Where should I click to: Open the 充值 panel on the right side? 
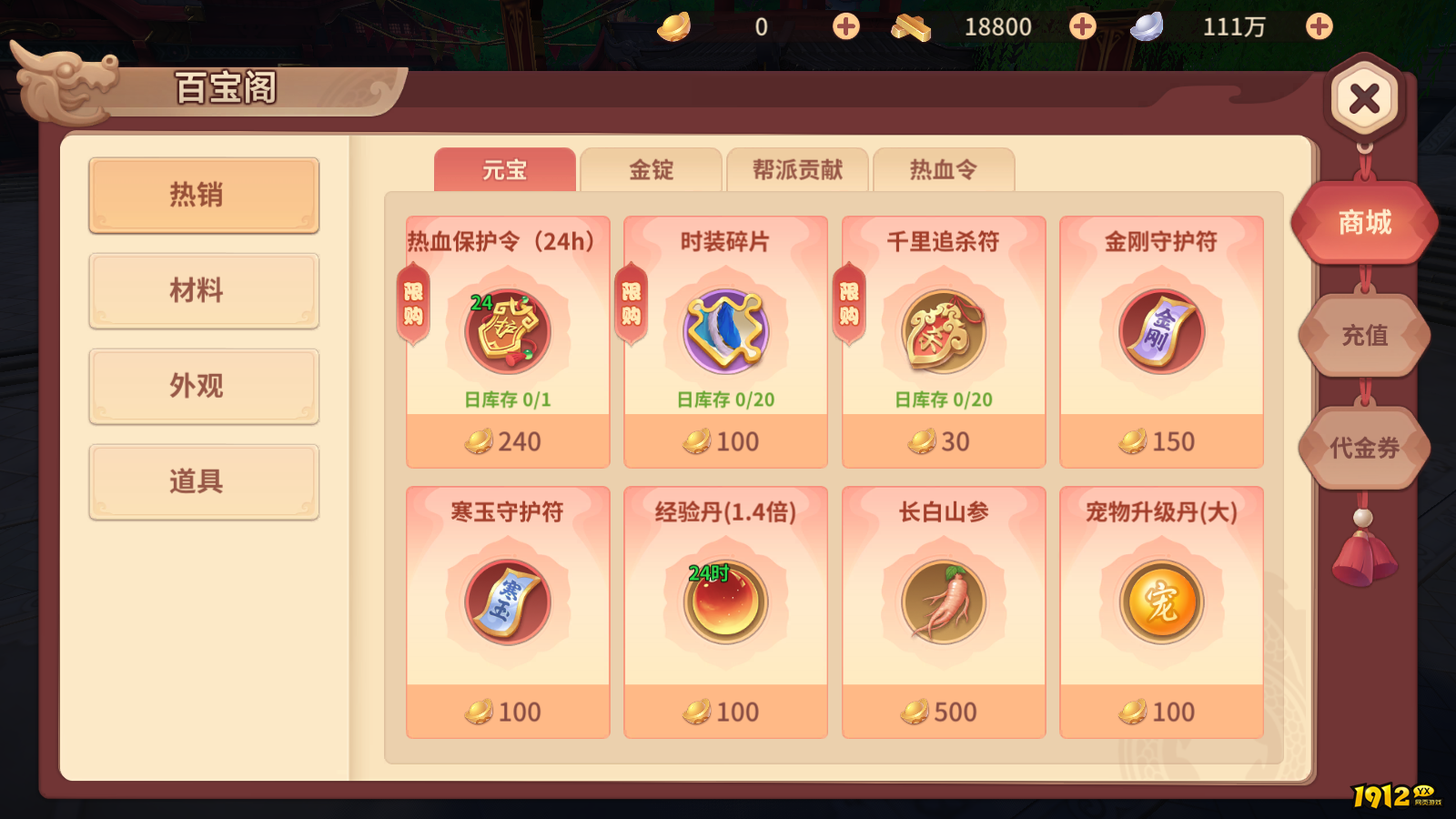1364,337
